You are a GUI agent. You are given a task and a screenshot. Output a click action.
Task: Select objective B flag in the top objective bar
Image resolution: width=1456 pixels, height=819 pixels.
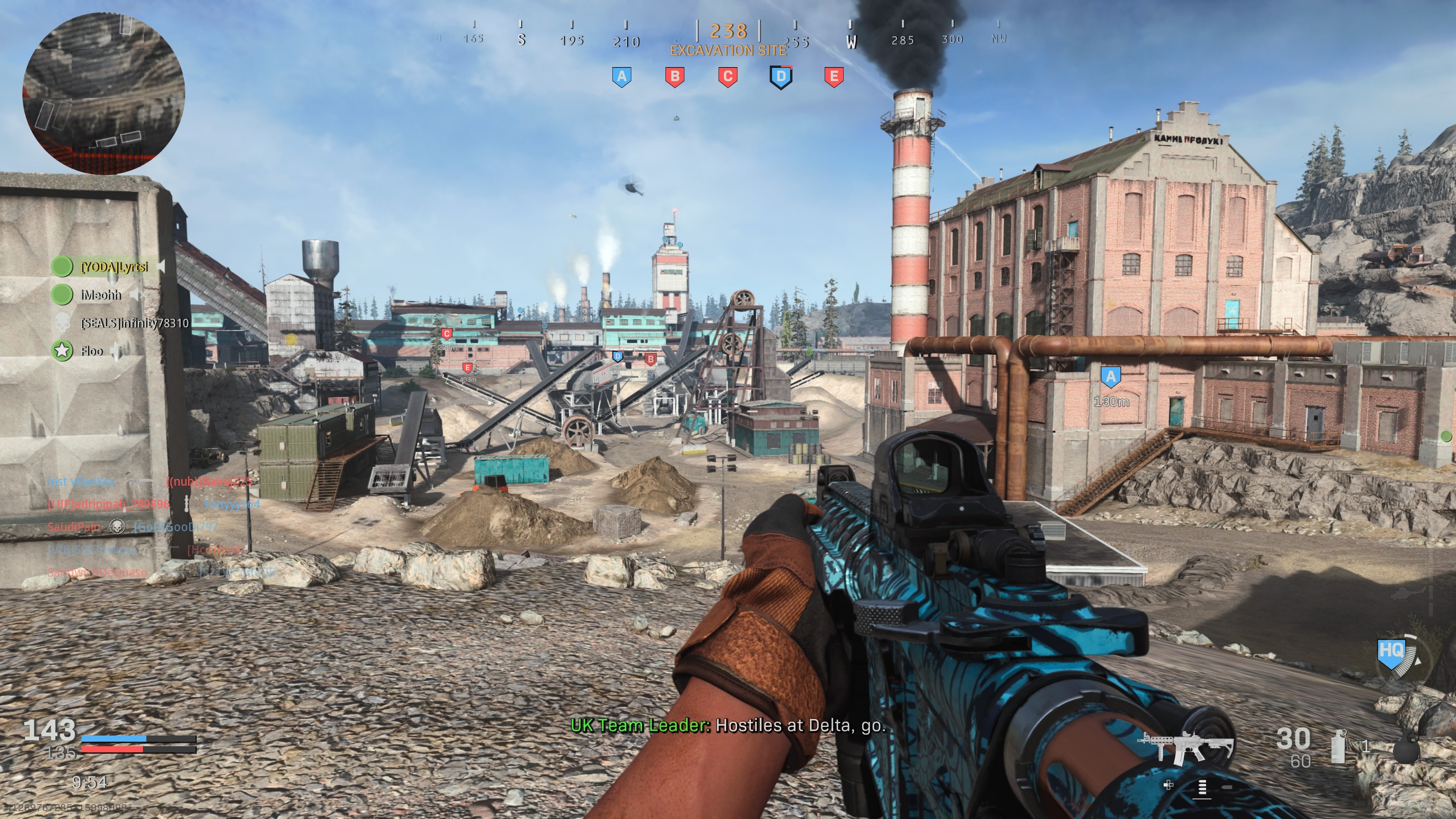pyautogui.click(x=675, y=76)
